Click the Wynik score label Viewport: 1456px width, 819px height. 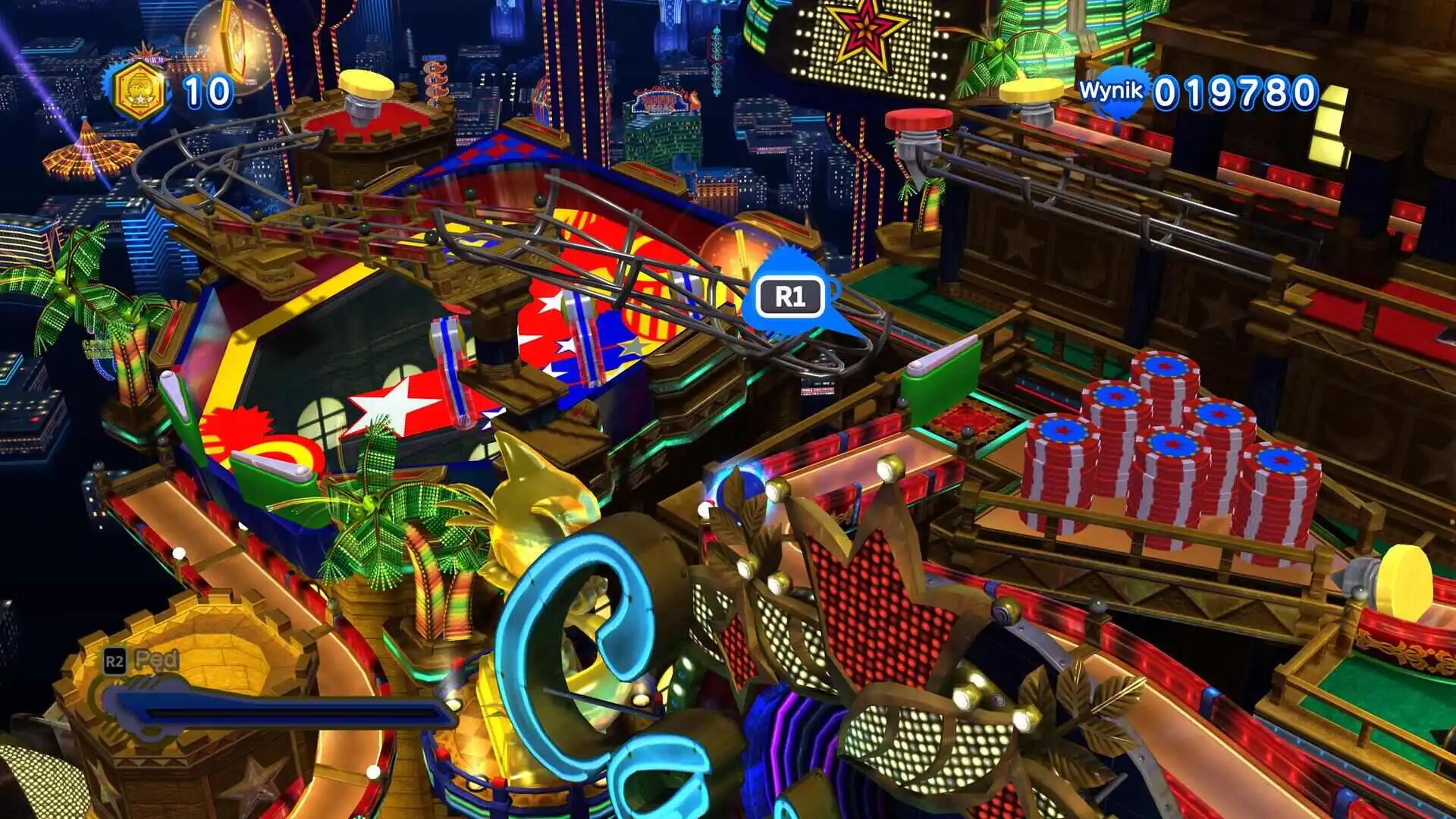point(1109,91)
